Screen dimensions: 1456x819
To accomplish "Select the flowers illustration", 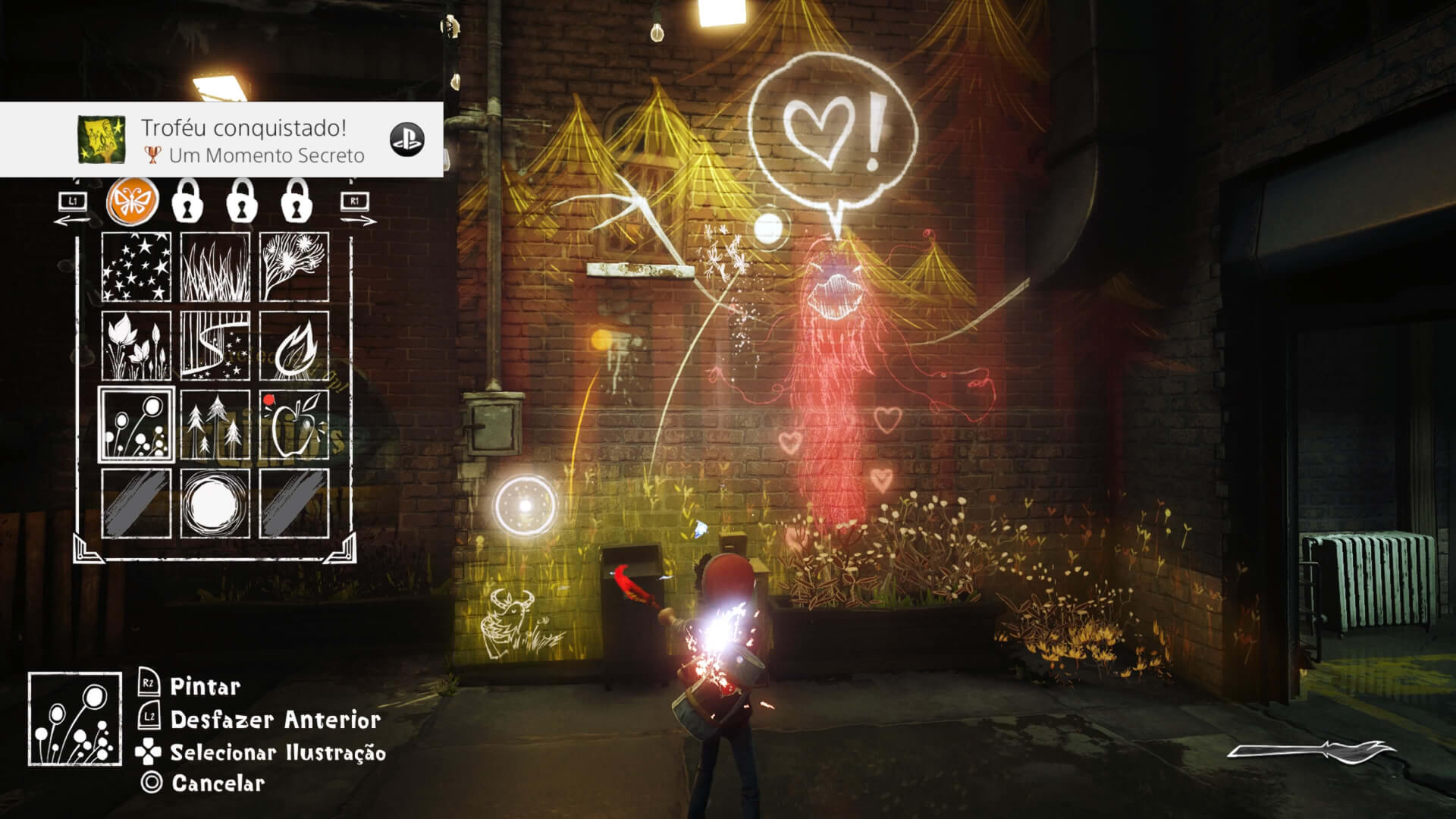I will coord(136,346).
